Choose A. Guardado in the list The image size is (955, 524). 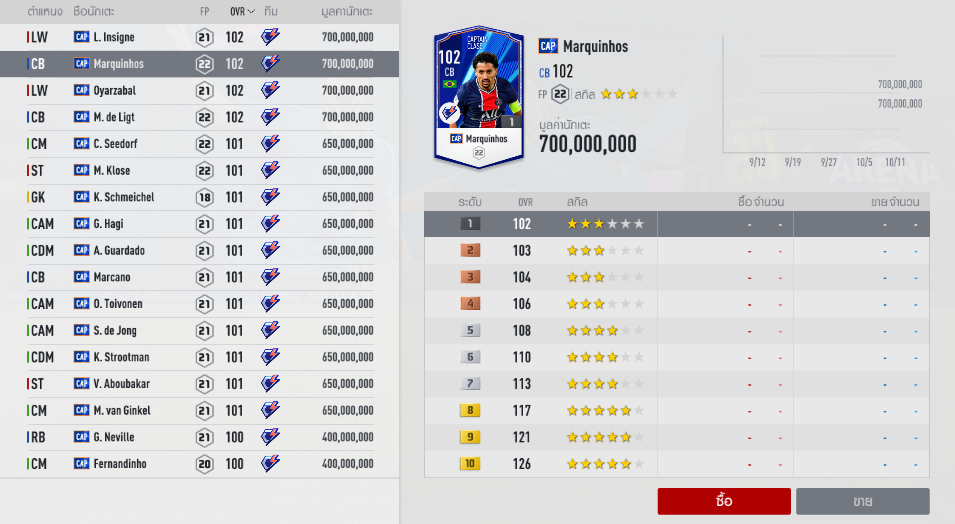pos(200,250)
